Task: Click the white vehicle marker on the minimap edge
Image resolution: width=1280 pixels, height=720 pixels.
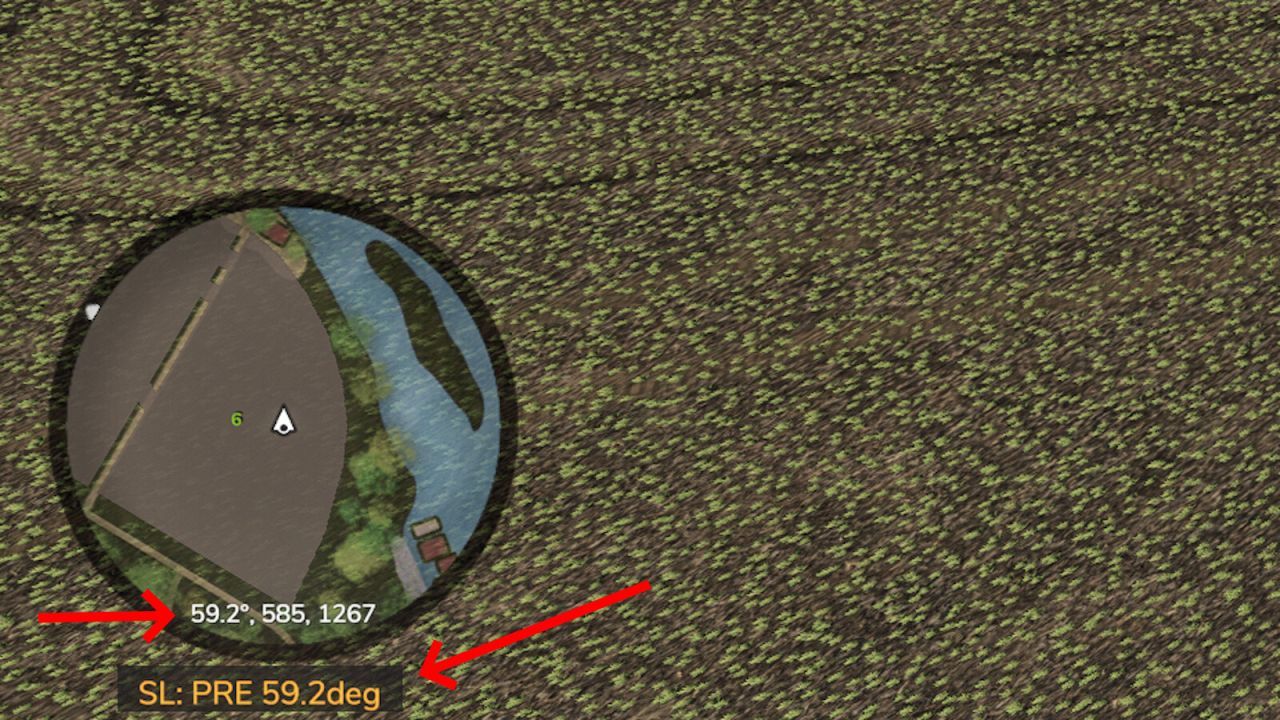Action: coord(93,312)
